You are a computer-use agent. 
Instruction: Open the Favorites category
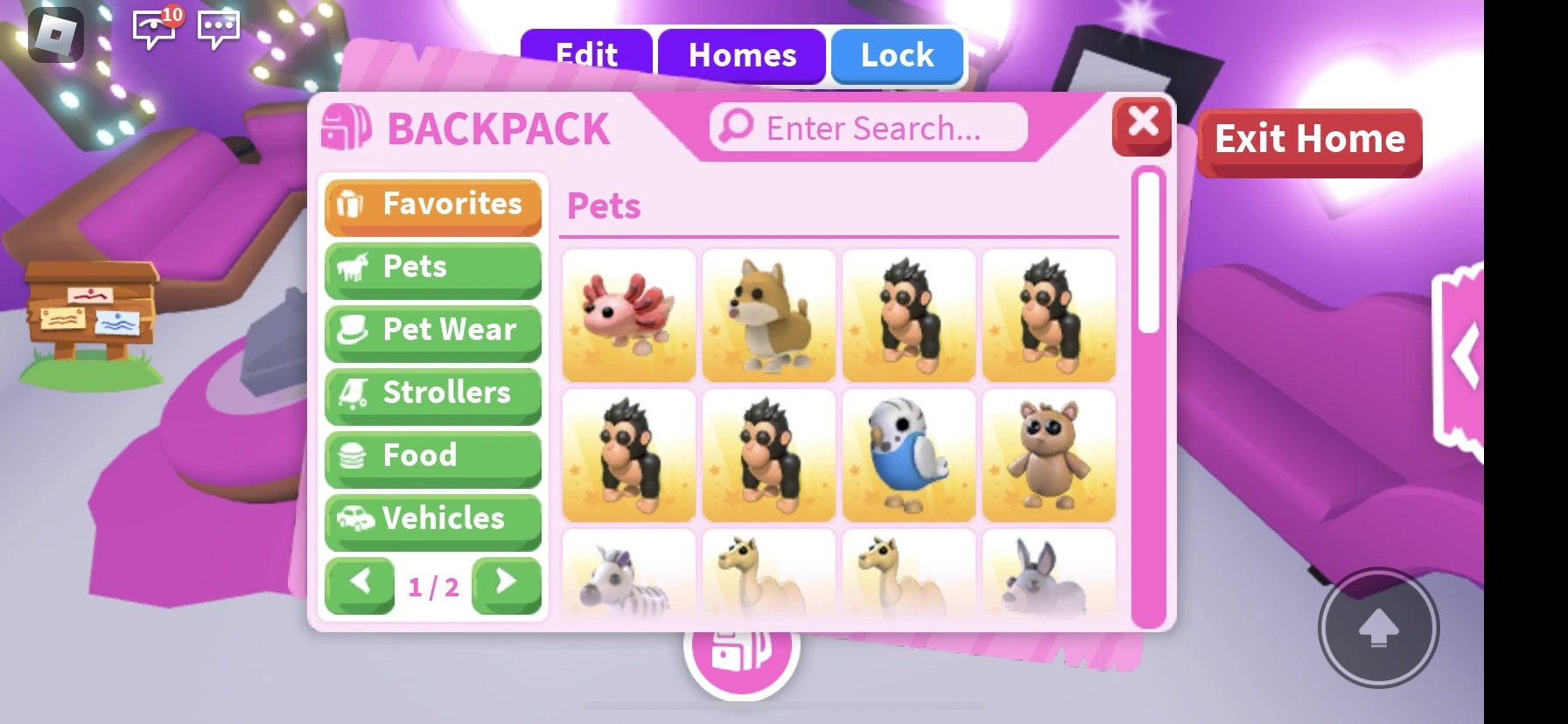point(432,205)
